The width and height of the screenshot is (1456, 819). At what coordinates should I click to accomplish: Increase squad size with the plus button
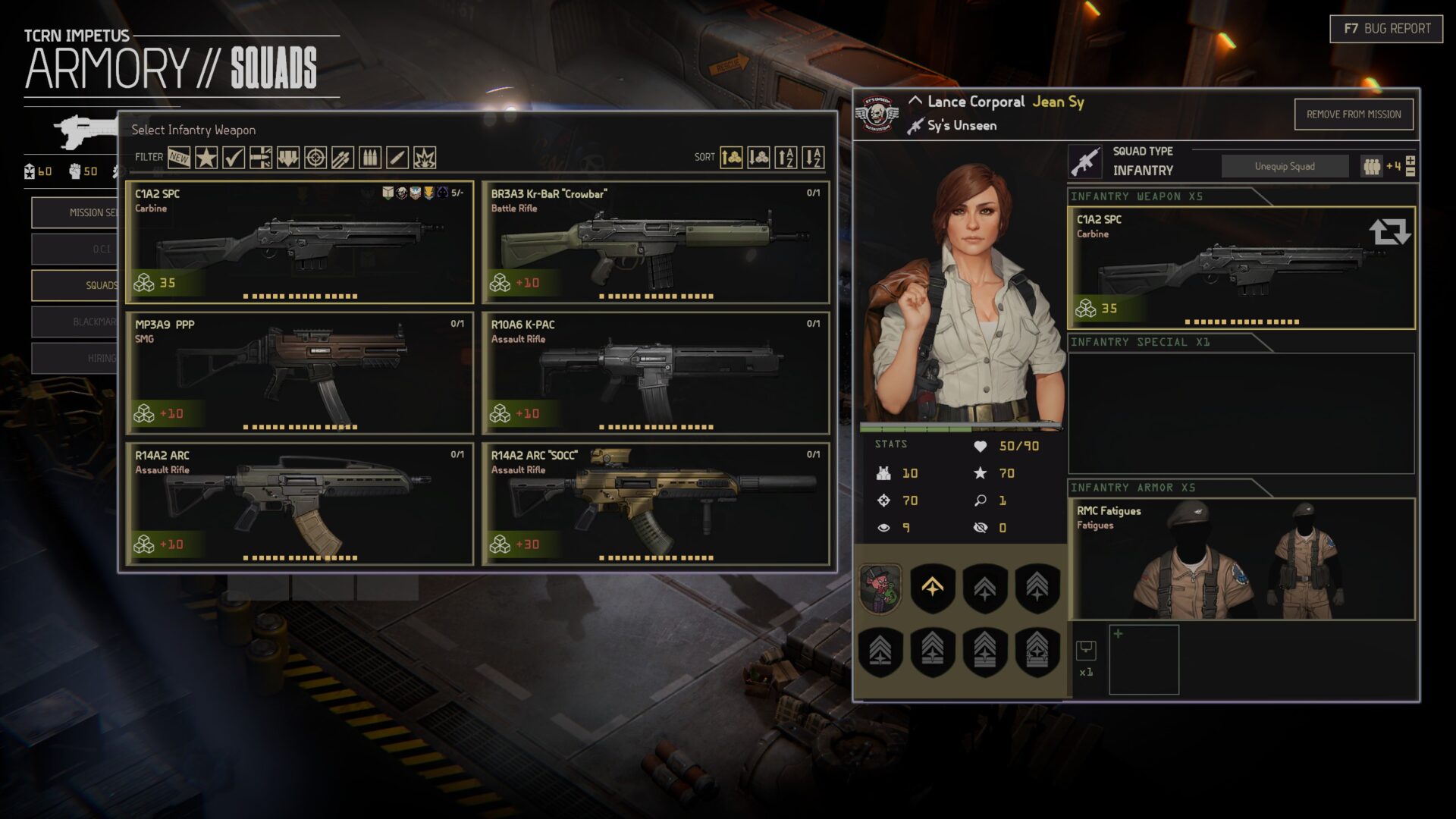(1410, 160)
